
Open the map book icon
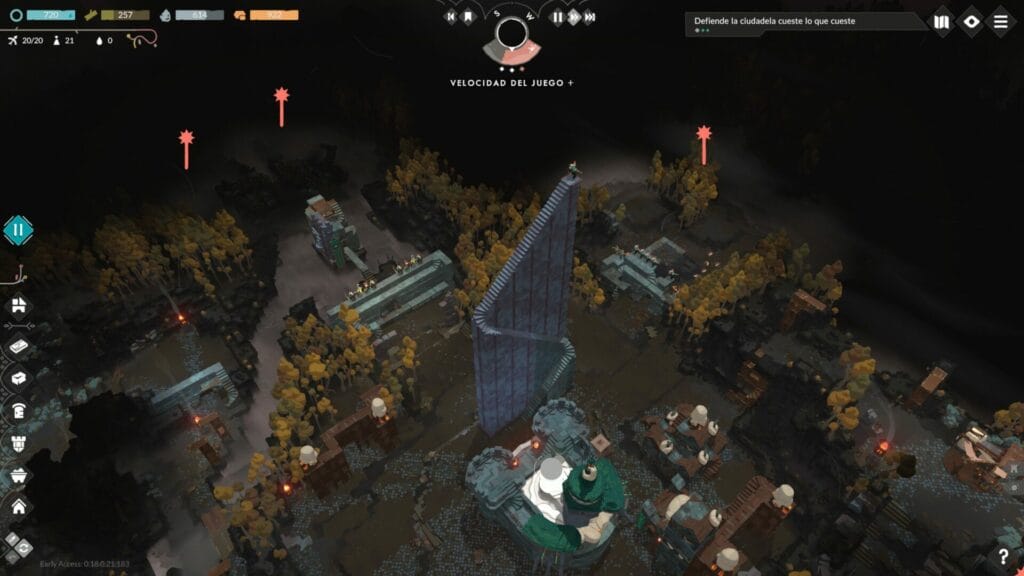click(941, 21)
